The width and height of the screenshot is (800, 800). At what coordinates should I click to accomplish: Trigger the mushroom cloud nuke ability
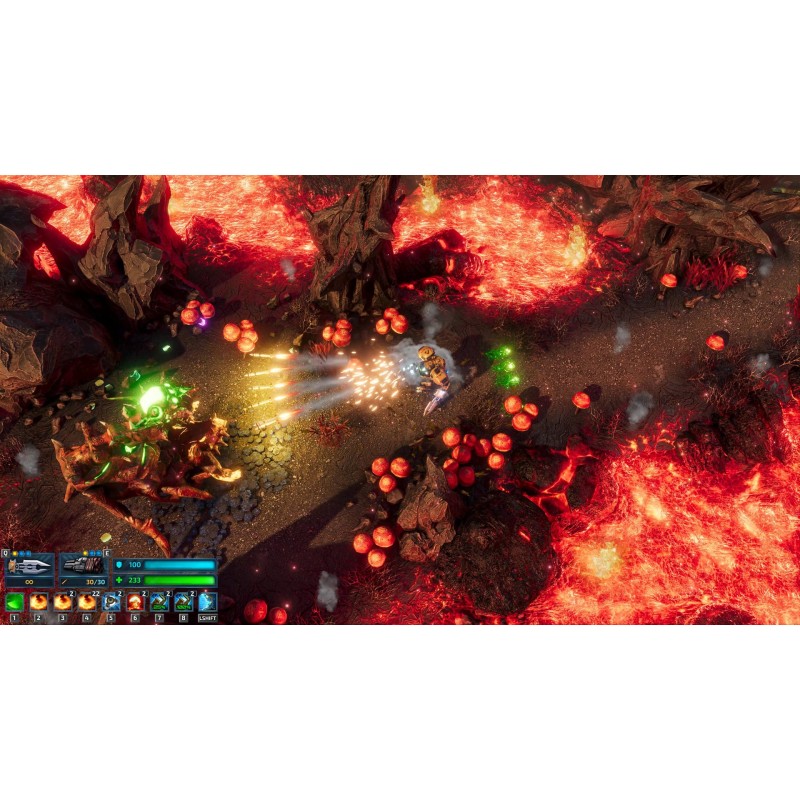[135, 602]
